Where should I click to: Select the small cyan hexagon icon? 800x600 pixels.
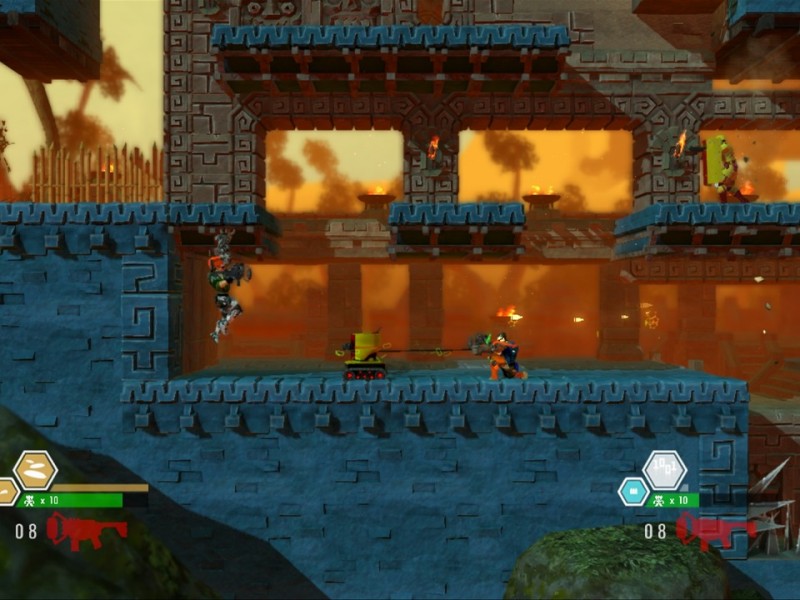(633, 491)
